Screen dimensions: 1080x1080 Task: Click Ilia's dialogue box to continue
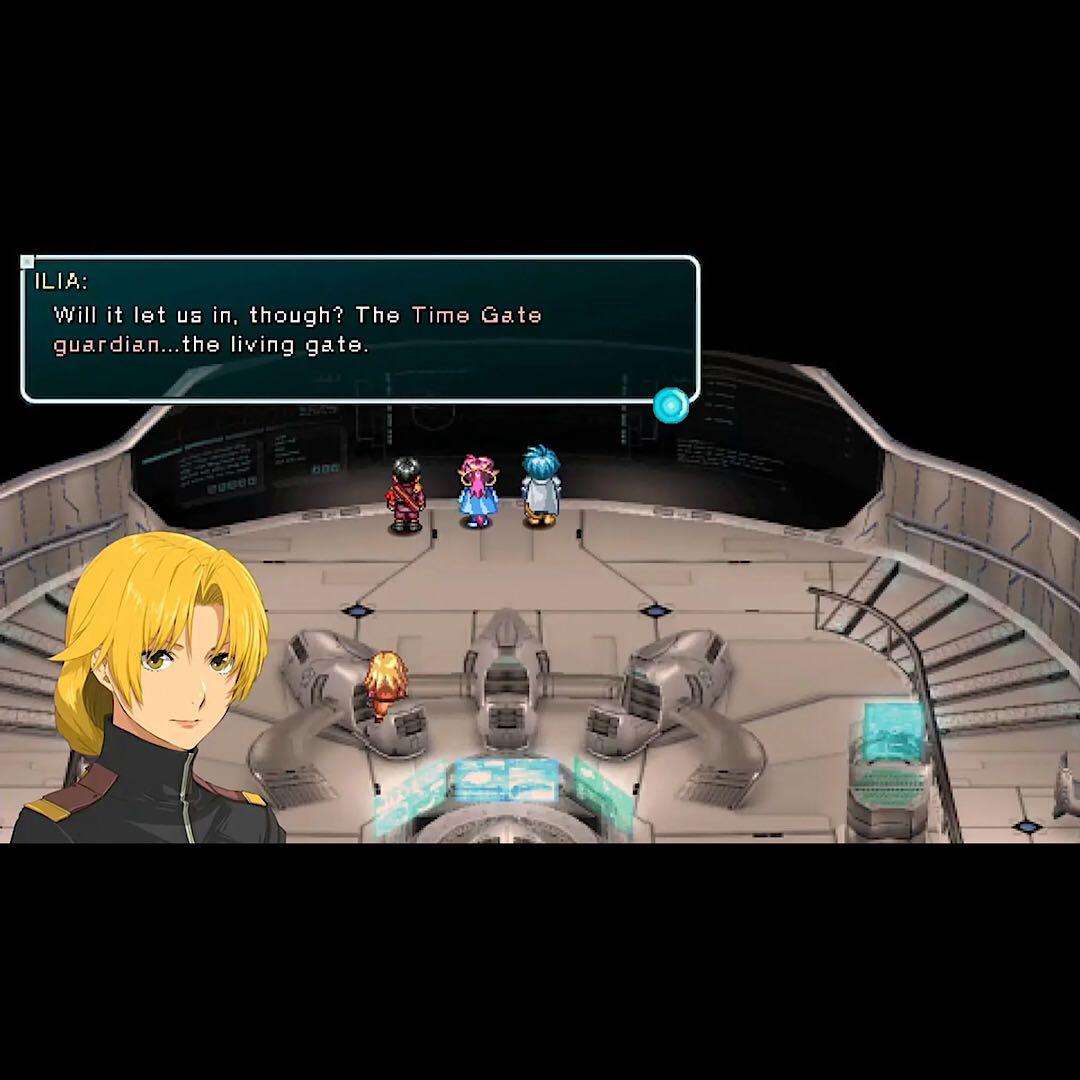pyautogui.click(x=360, y=329)
